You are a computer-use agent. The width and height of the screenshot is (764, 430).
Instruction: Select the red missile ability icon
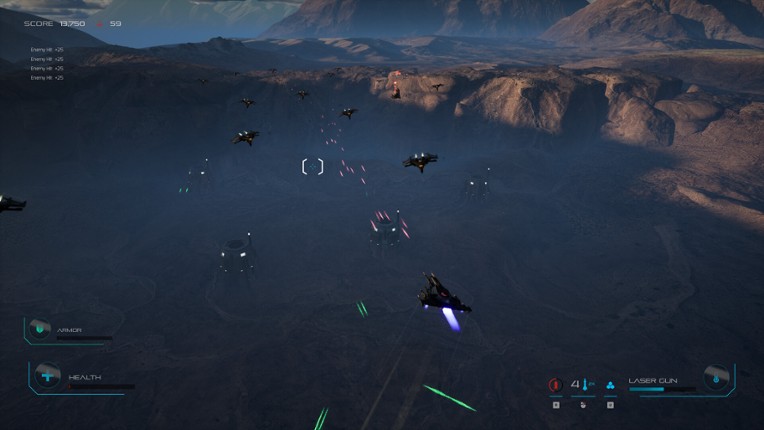555,384
